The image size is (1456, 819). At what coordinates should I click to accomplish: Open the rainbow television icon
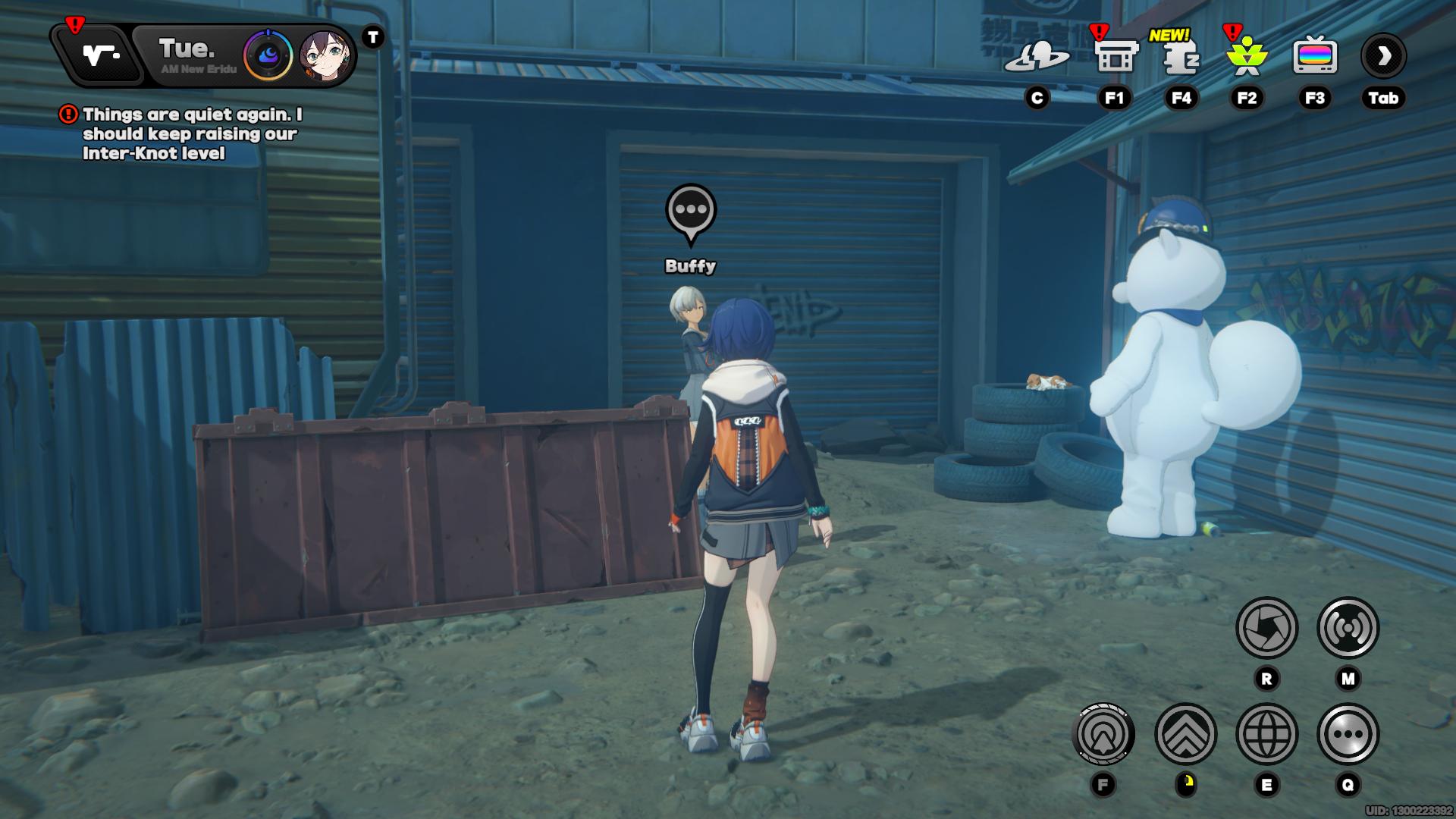pyautogui.click(x=1314, y=57)
